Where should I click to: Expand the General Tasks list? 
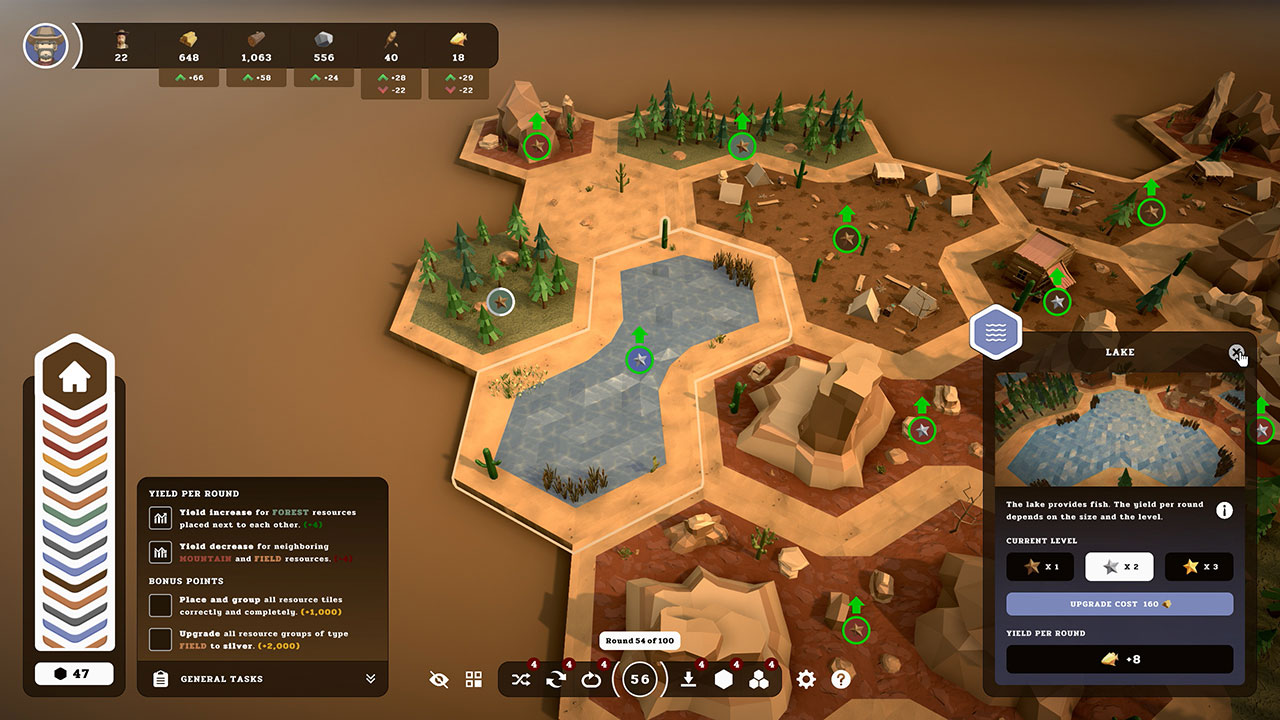[370, 679]
